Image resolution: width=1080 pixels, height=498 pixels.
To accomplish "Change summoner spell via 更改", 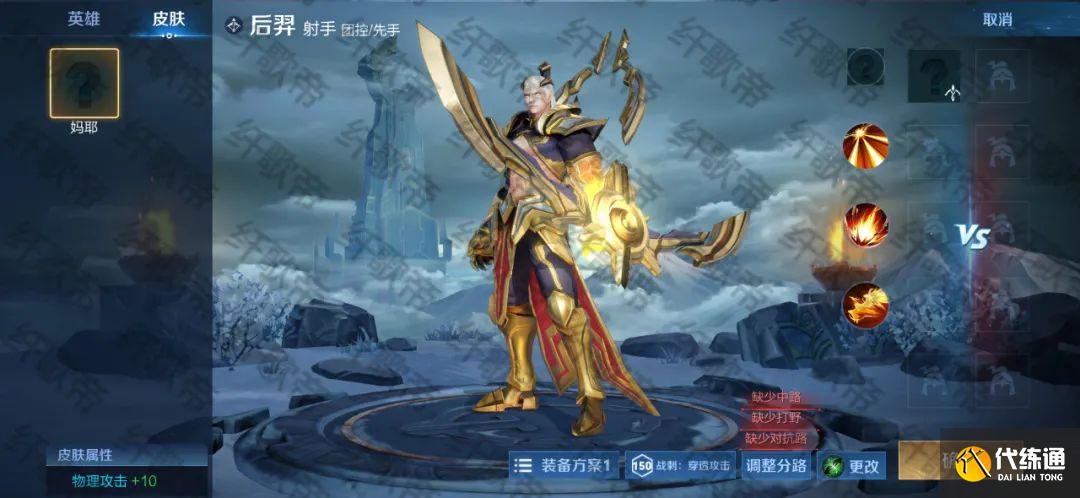I will click(x=851, y=465).
